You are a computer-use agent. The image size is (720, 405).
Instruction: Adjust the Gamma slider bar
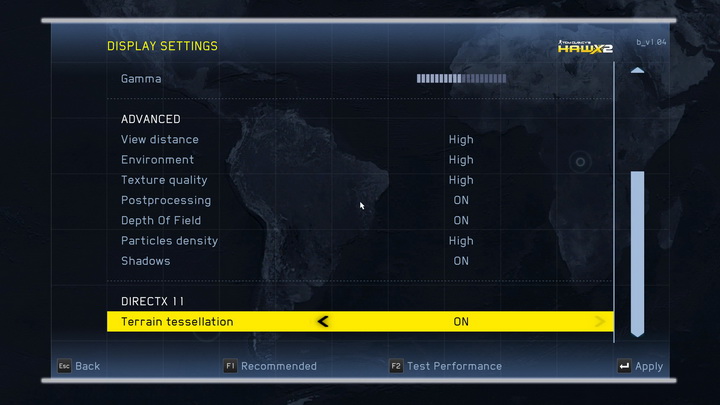tap(461, 78)
